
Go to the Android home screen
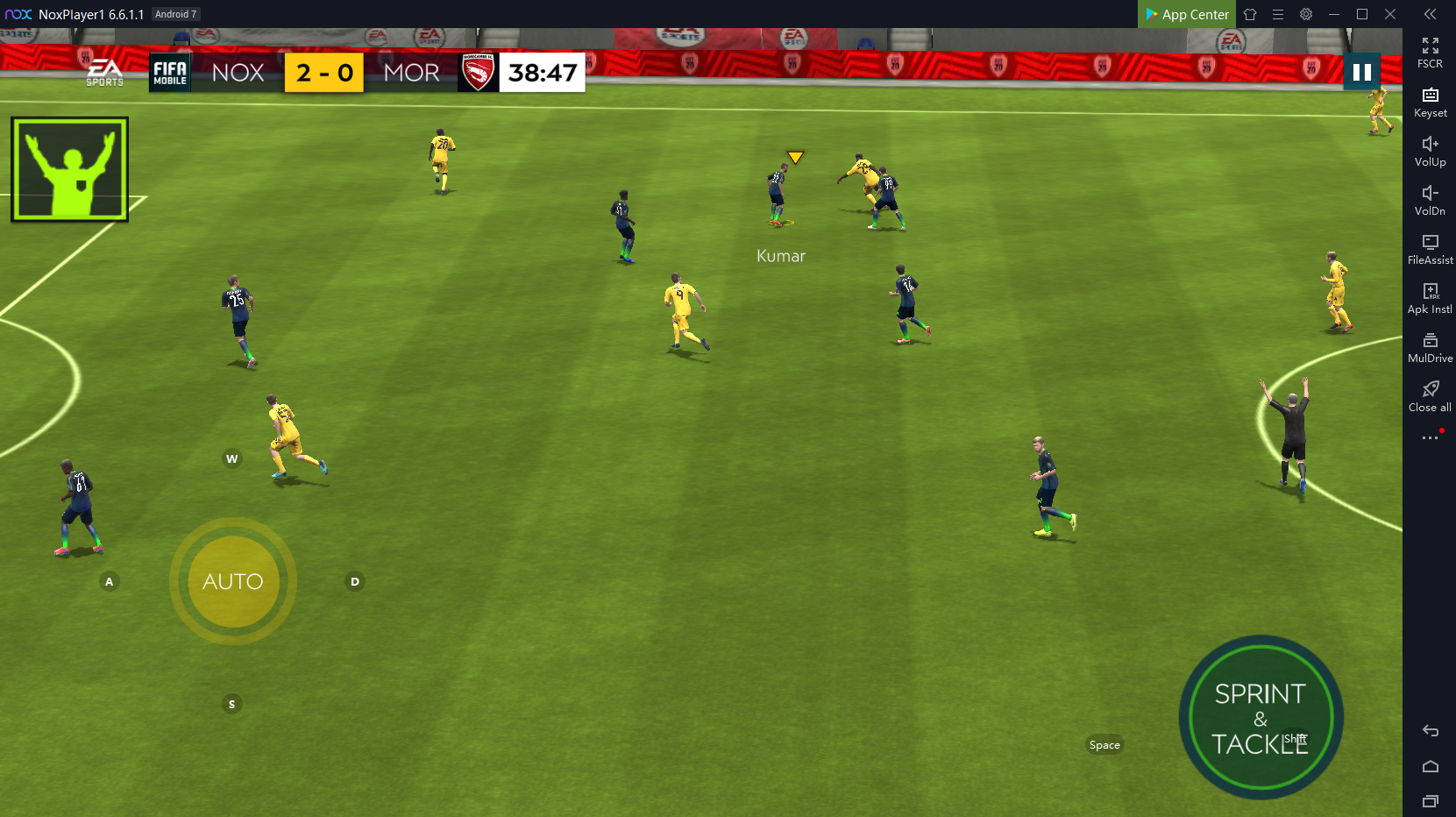(x=1431, y=766)
